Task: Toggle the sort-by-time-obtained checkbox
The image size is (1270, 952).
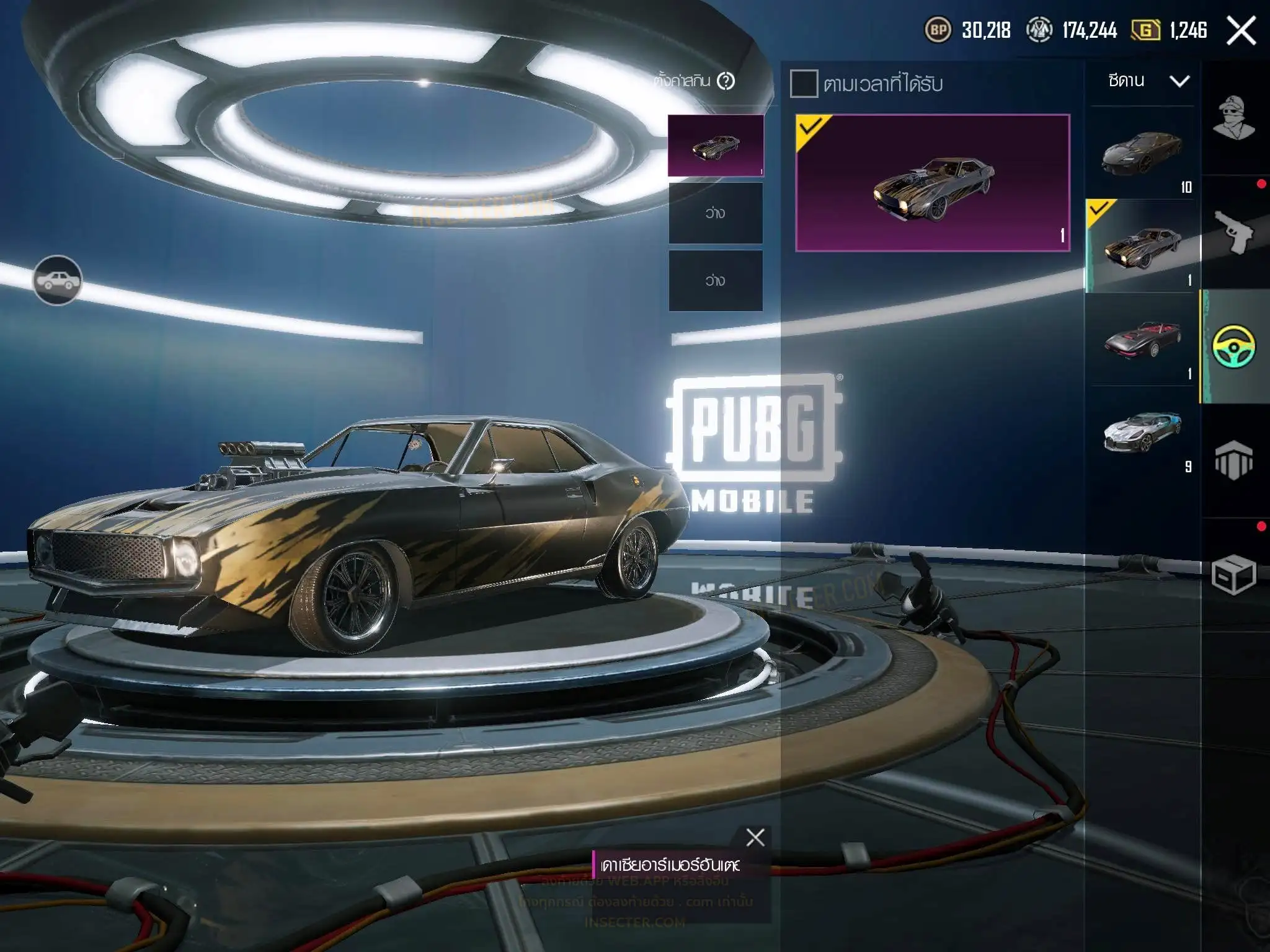Action: 804,84
